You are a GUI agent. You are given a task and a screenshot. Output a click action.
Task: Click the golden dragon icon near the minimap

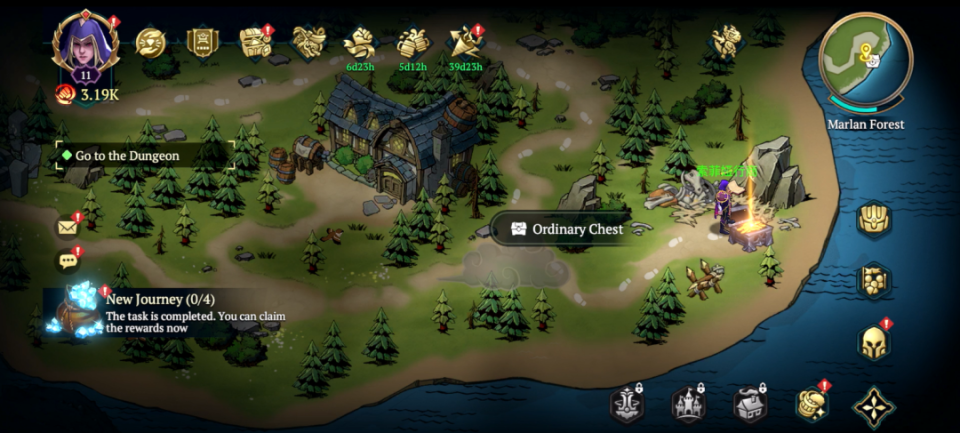tap(726, 41)
